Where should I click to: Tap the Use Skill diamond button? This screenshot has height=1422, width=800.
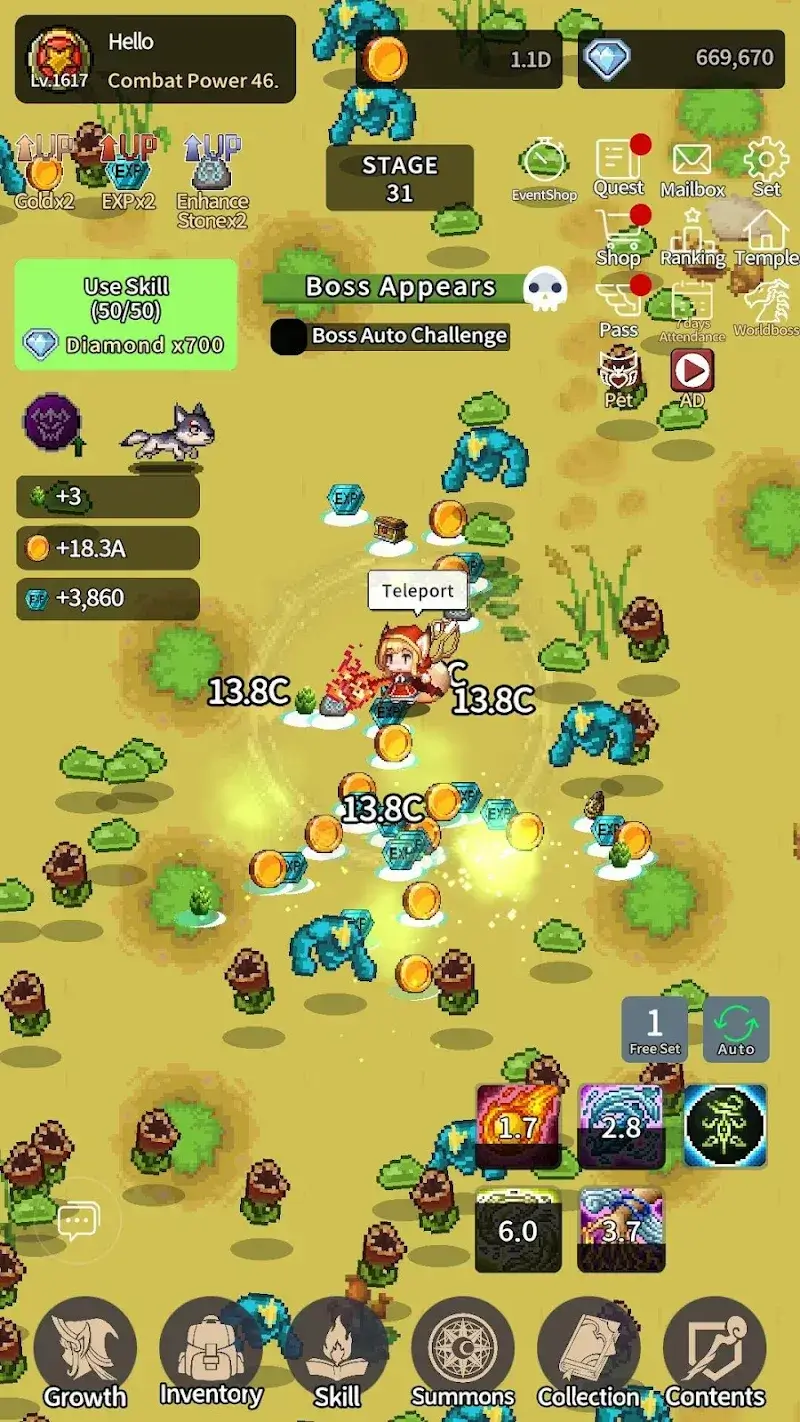pos(126,314)
